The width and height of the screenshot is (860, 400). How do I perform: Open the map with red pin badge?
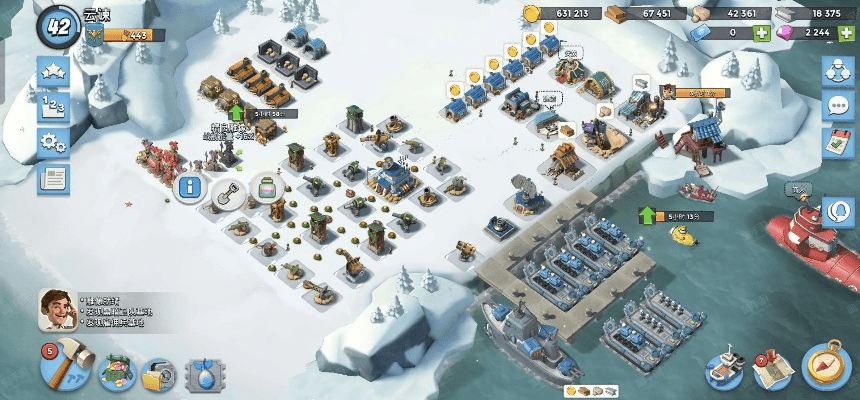tap(773, 370)
